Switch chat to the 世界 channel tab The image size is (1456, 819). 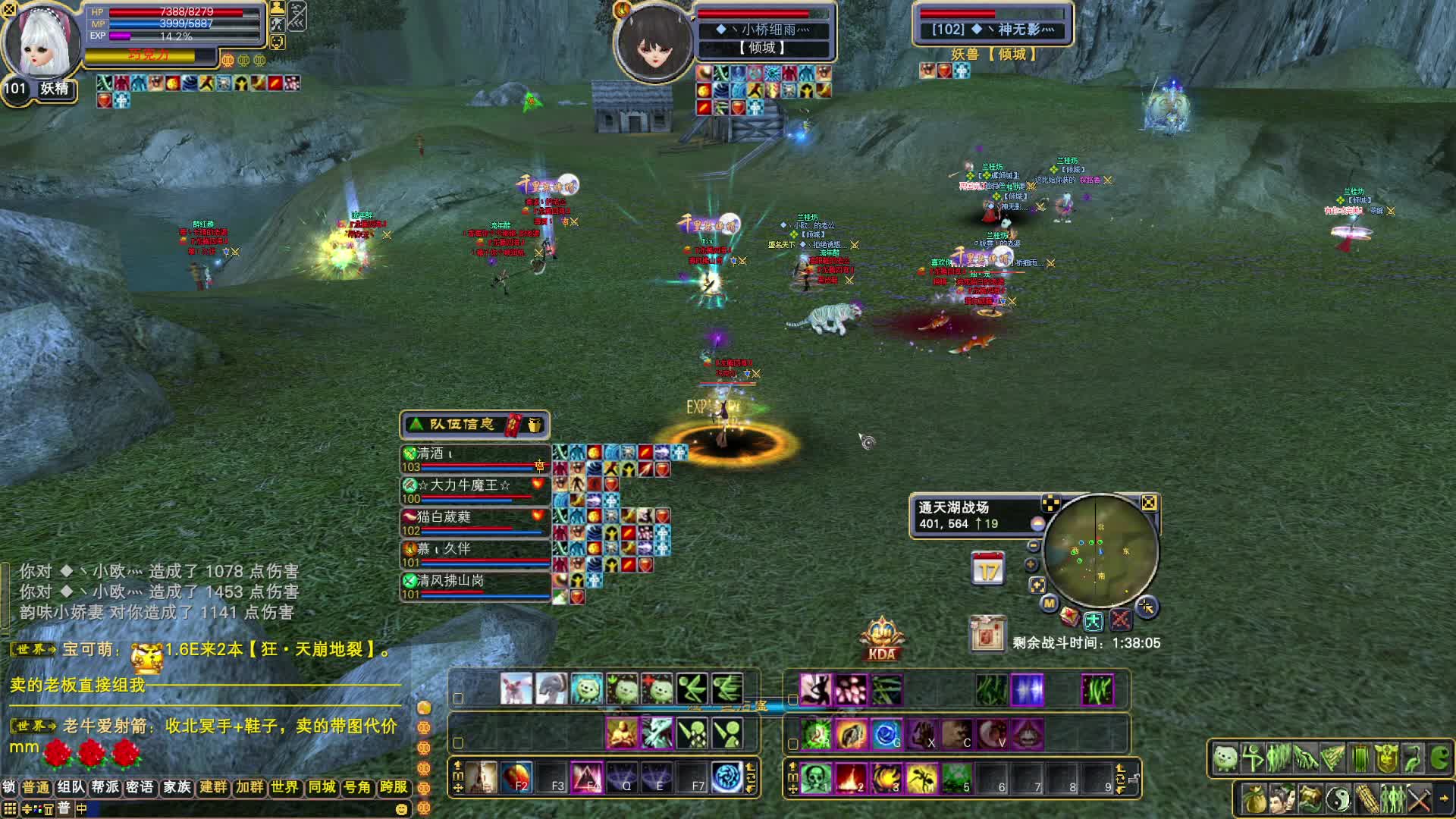click(x=284, y=787)
